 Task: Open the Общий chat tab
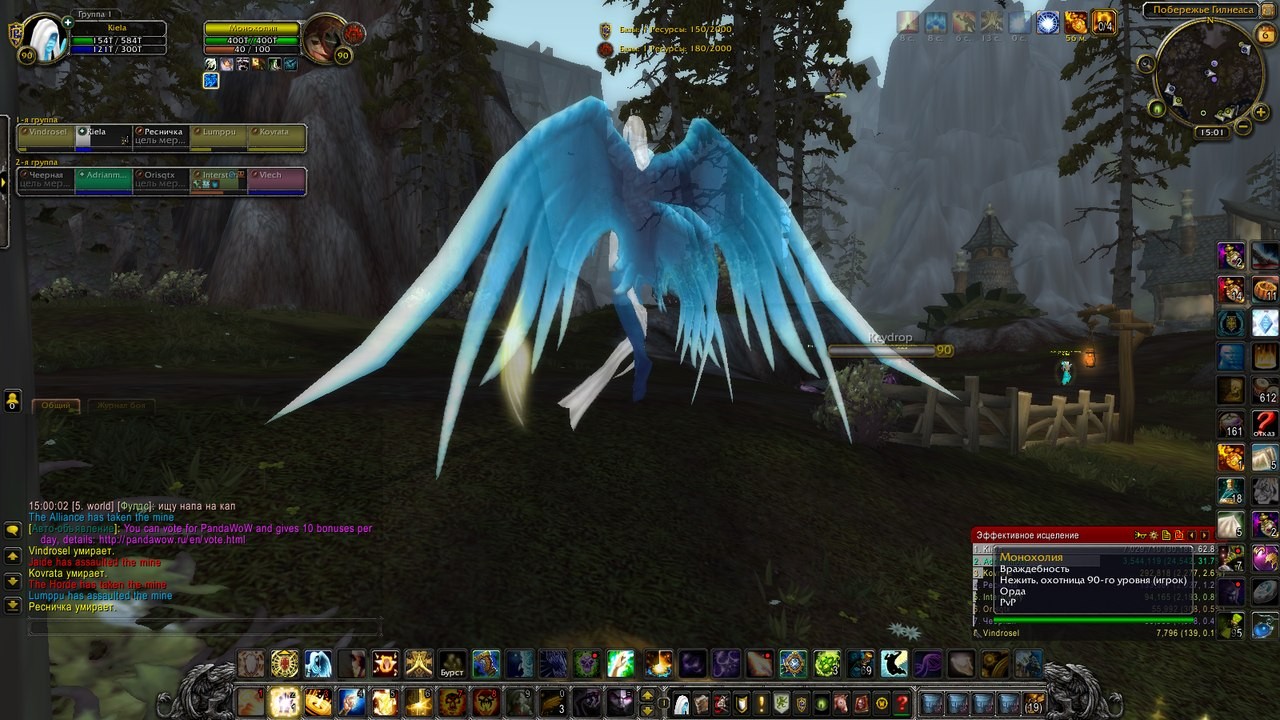56,406
